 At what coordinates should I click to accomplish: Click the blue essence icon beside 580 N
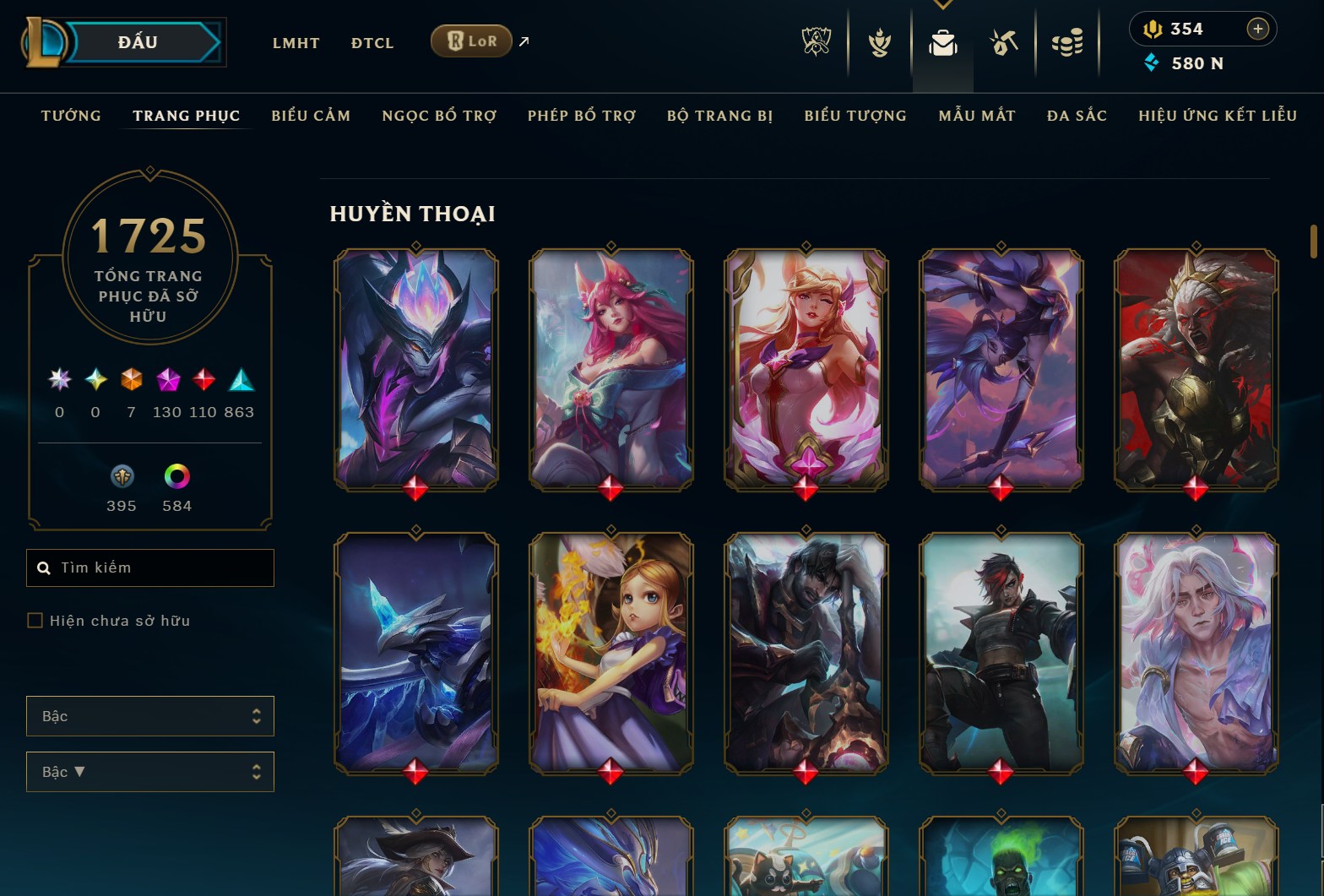pos(1152,62)
